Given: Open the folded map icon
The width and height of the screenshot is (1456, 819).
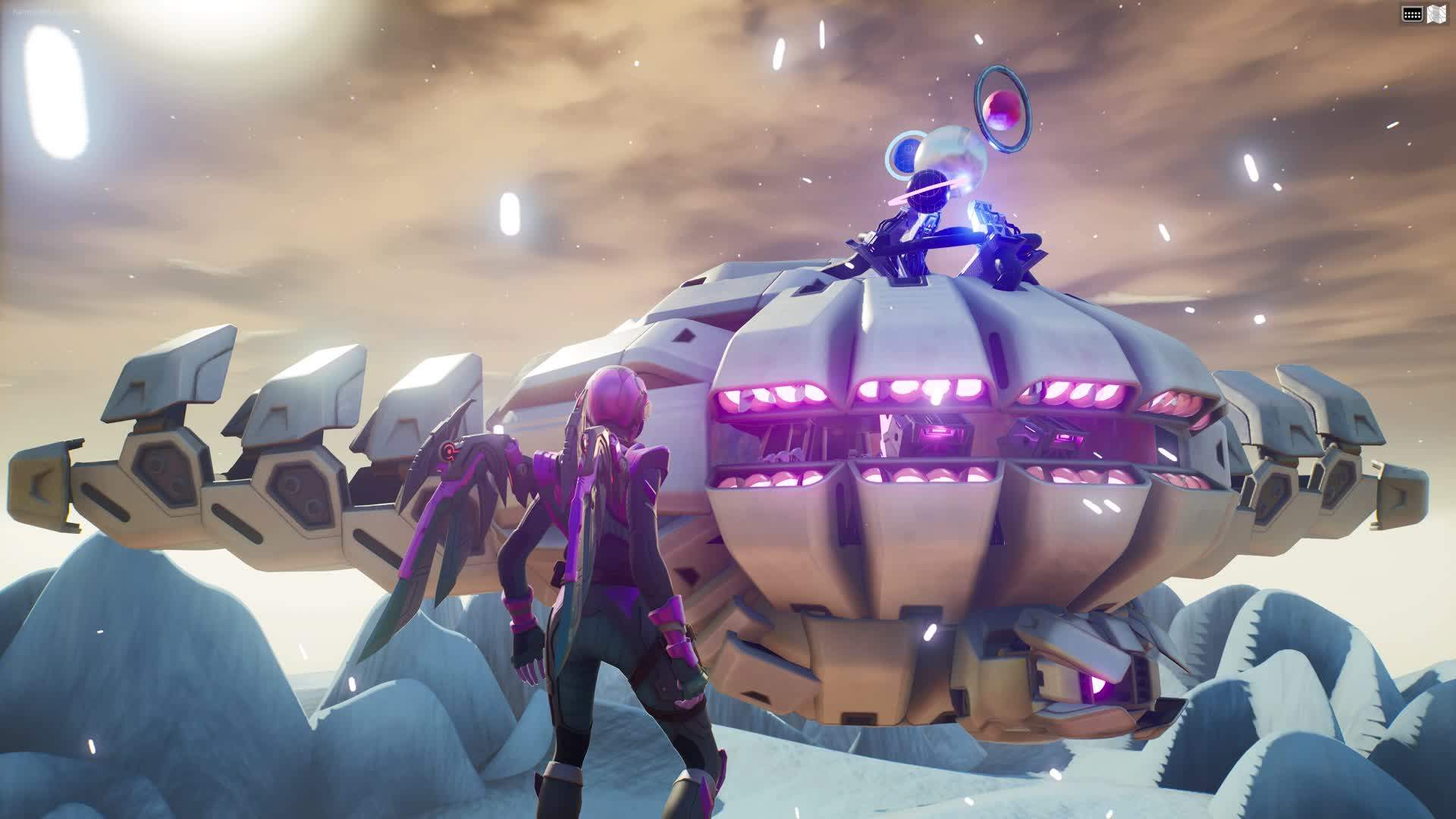Looking at the screenshot, I should (x=1434, y=14).
